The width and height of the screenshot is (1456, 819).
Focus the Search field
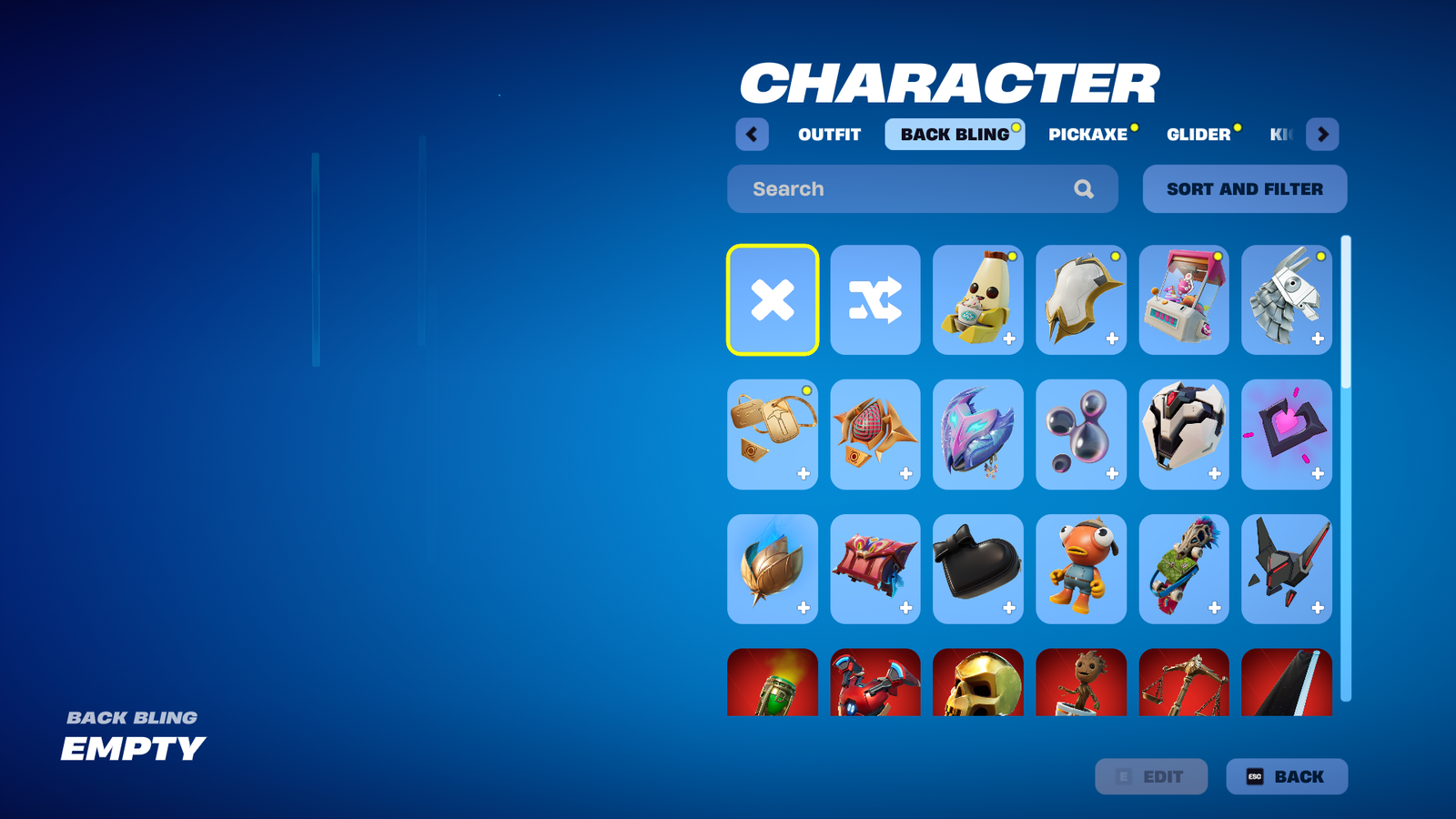point(910,189)
